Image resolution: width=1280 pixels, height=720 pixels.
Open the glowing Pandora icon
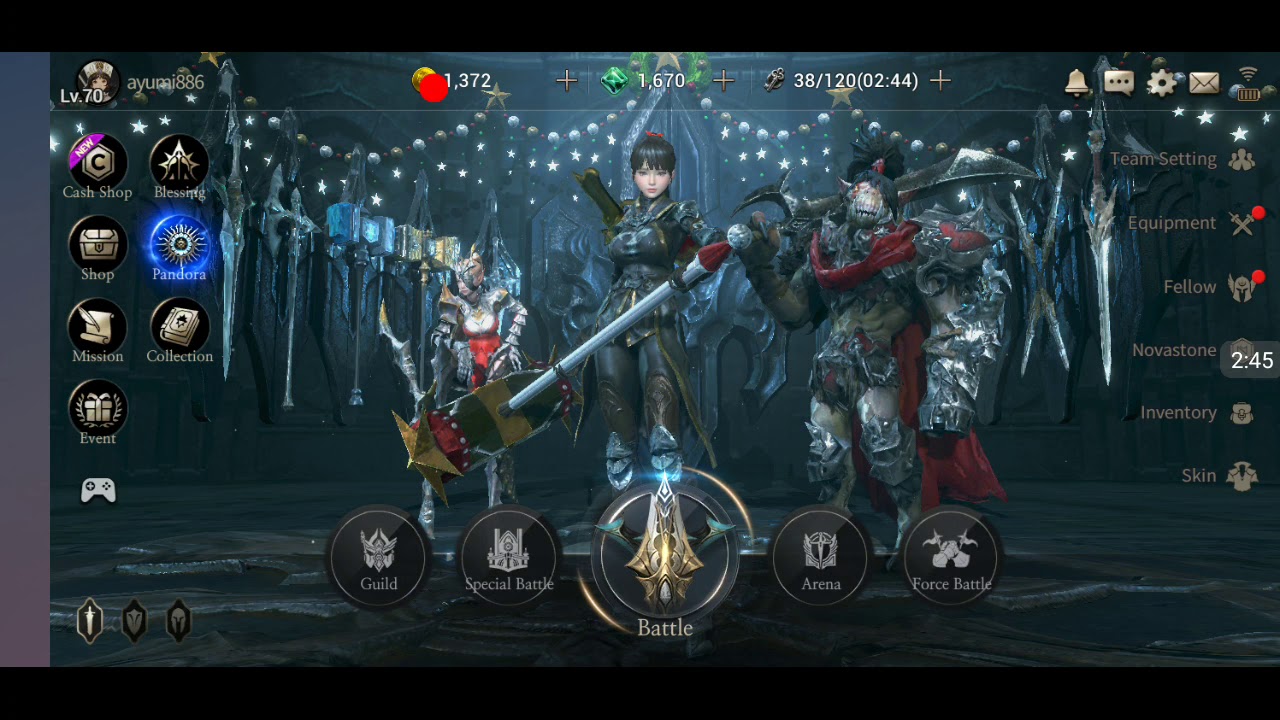tap(179, 247)
